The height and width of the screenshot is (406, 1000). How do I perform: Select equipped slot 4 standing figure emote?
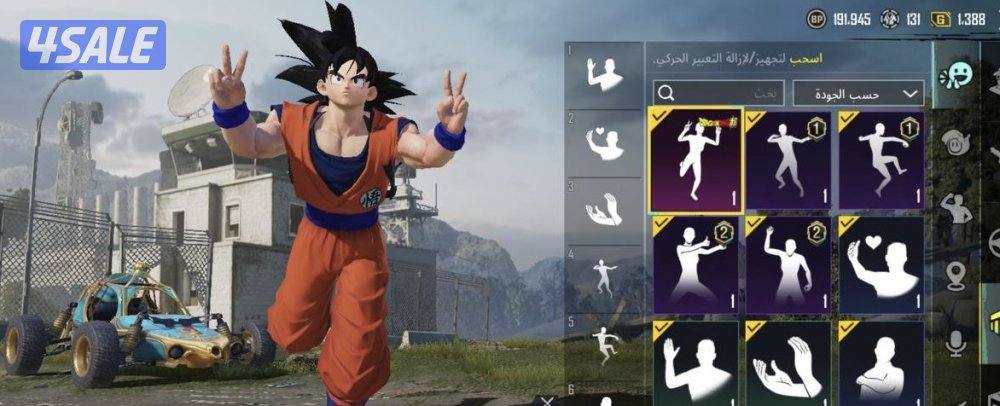[603, 277]
